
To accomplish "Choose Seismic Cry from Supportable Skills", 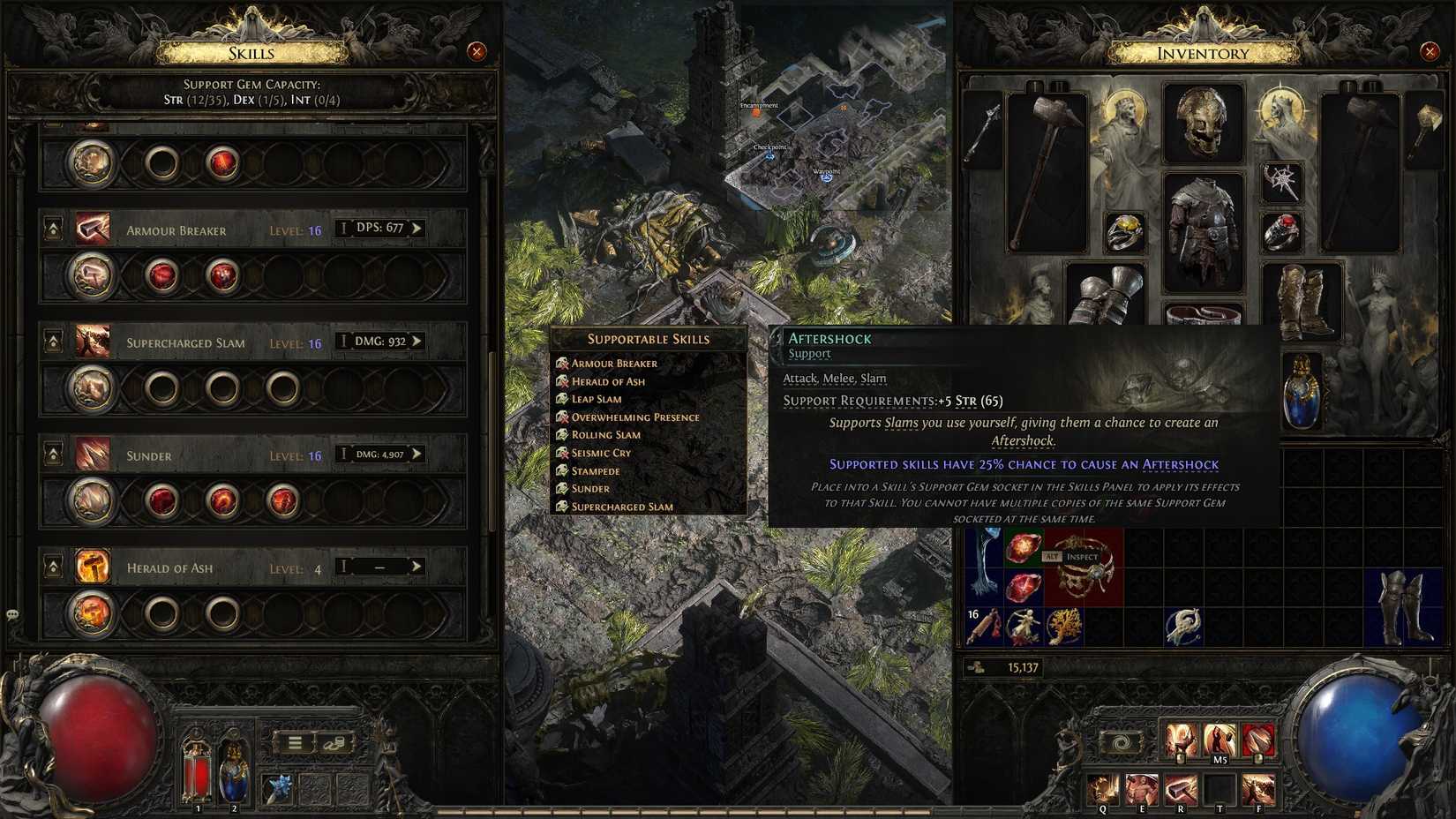I will point(600,453).
